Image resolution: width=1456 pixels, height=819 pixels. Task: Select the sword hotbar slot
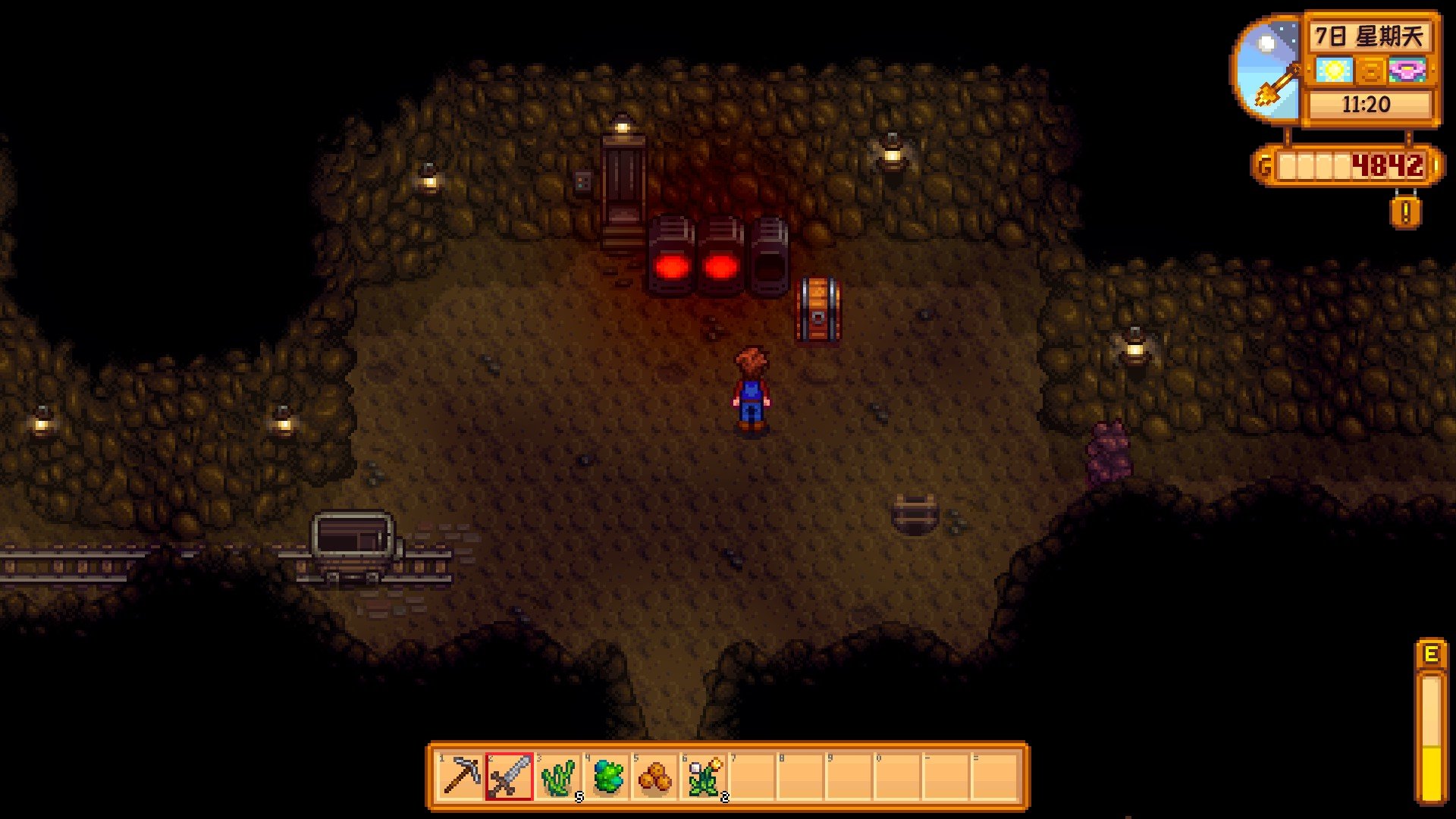(x=510, y=777)
